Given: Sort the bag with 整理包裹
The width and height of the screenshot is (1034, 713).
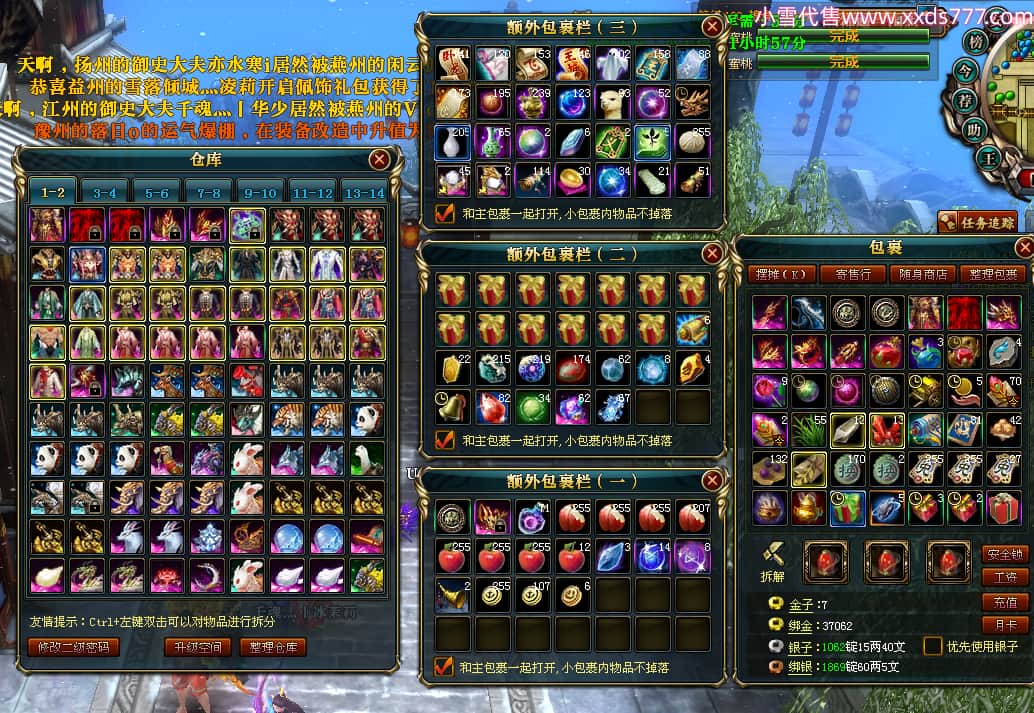Looking at the screenshot, I should click(992, 274).
